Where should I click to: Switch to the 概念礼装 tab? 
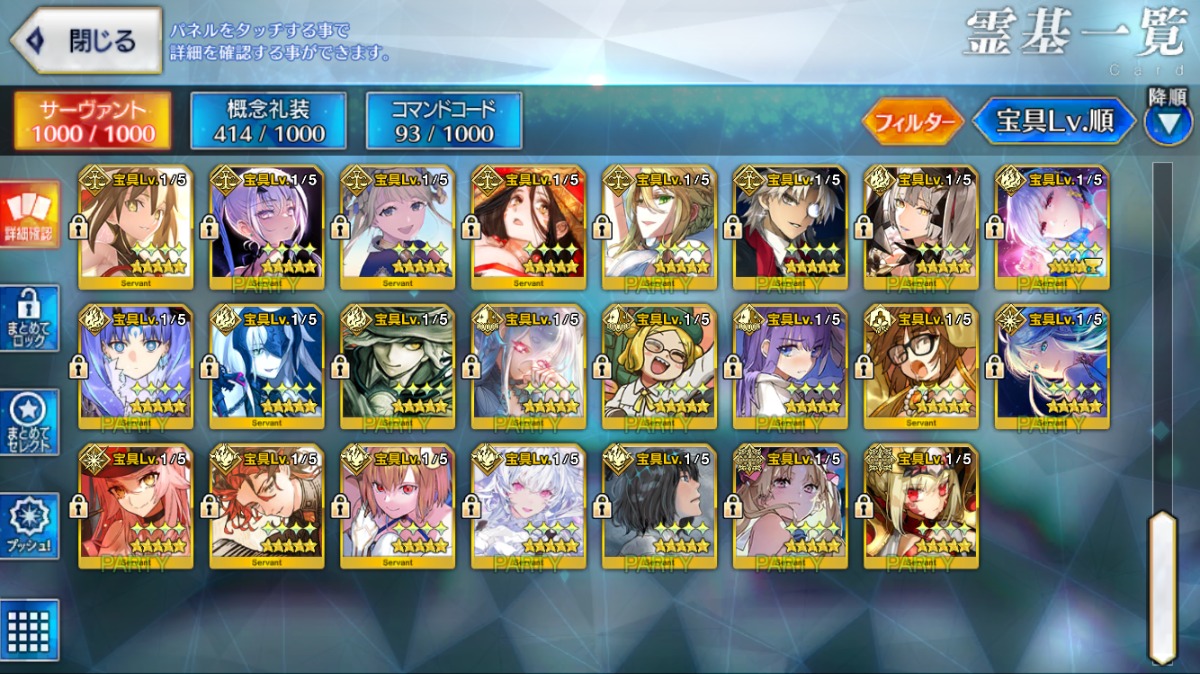(x=268, y=121)
